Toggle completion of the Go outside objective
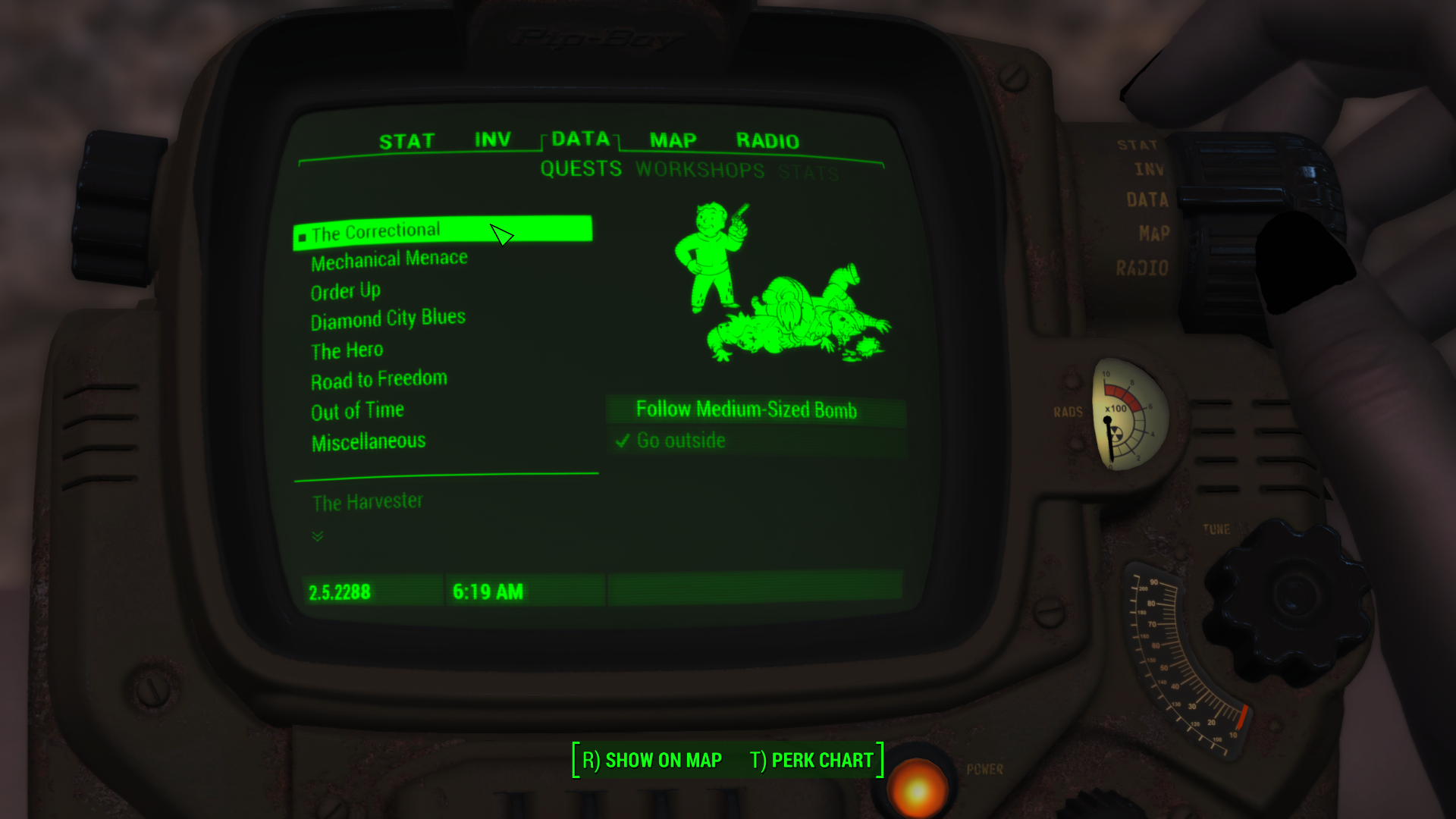 (x=680, y=440)
